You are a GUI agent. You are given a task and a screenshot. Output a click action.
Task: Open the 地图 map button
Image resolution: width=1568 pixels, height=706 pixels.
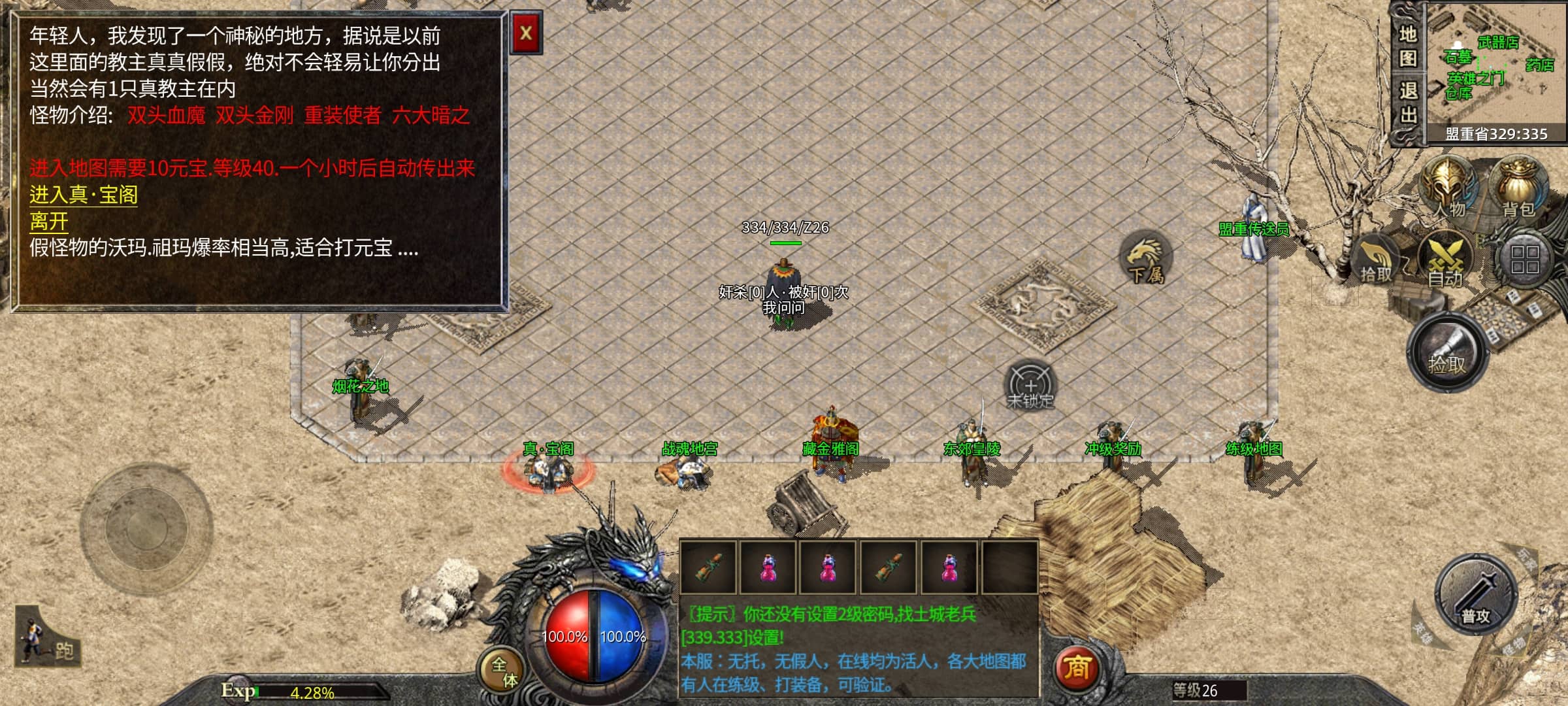1408,46
